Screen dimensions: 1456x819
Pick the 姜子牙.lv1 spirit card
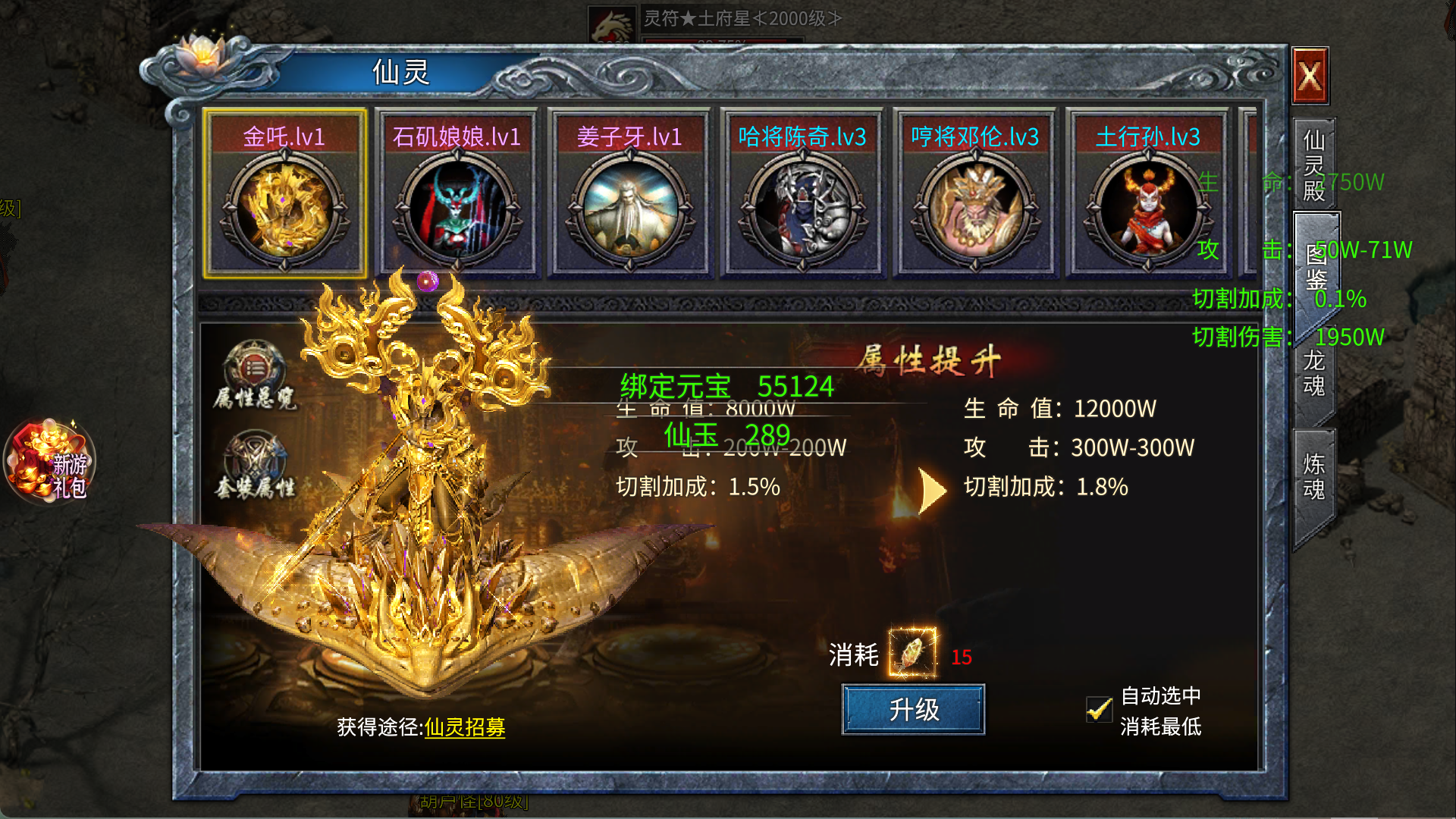click(x=629, y=193)
